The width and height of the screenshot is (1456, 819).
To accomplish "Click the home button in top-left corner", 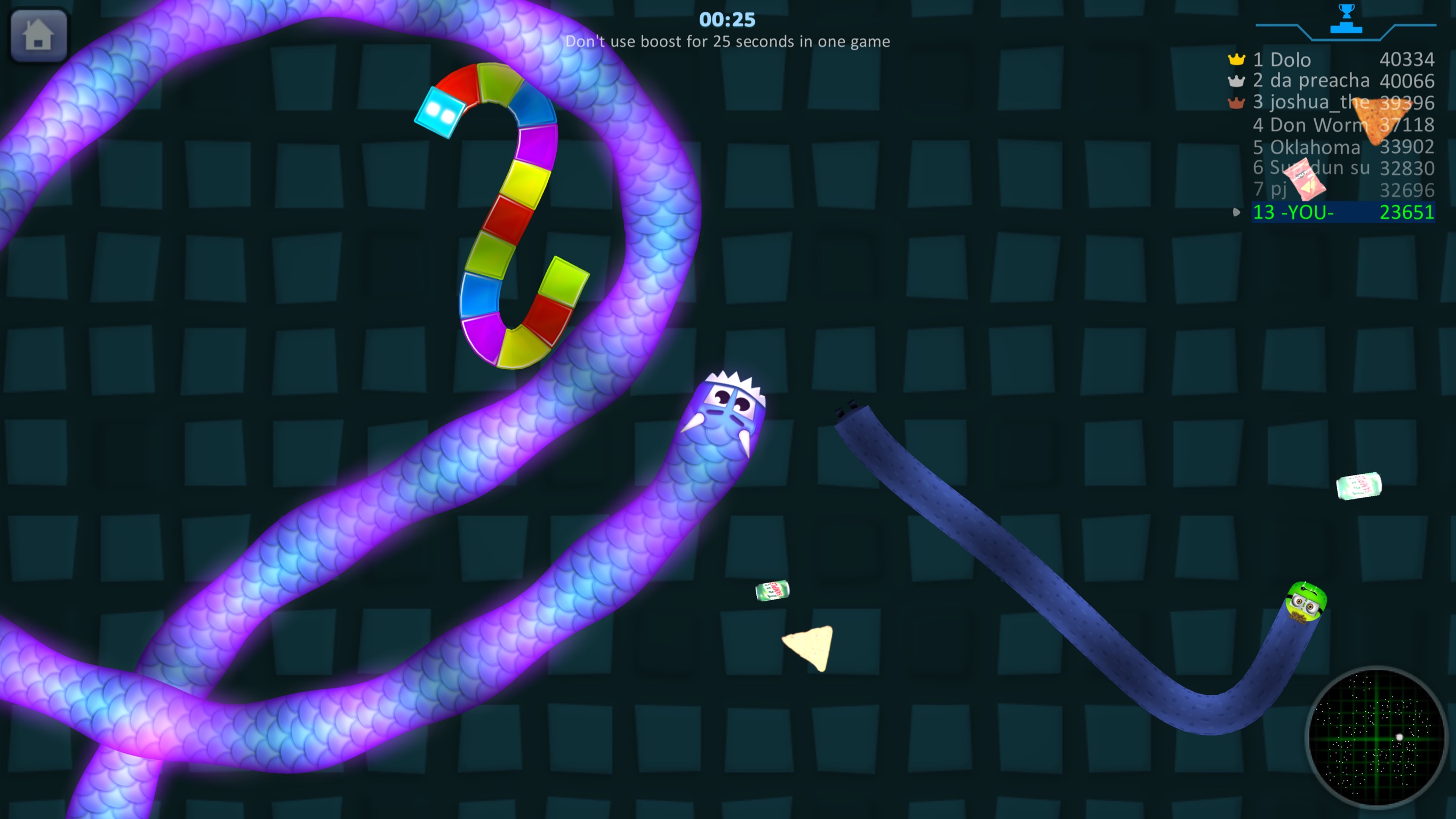I will click(37, 35).
